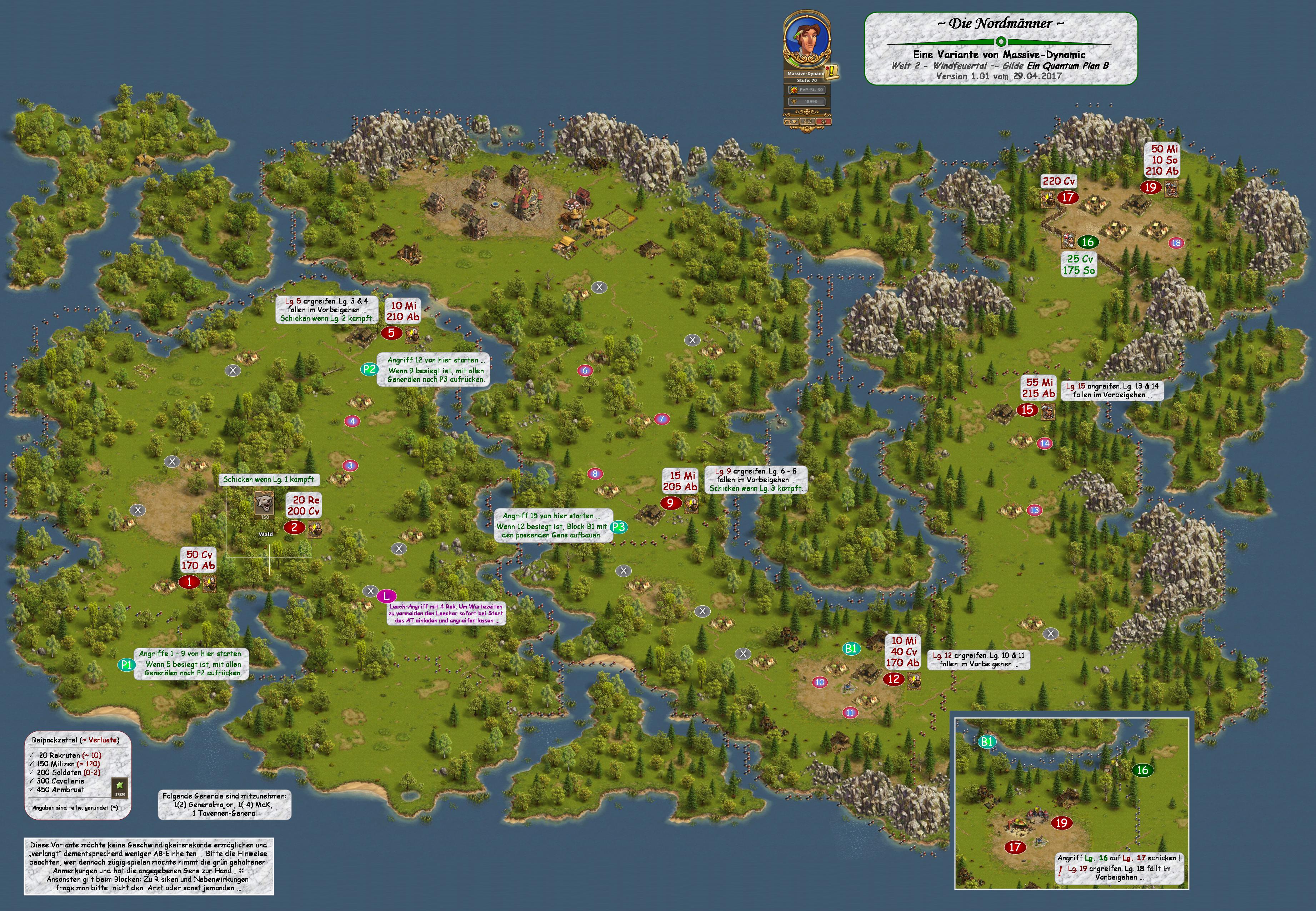Screen dimensions: 1316x911
Task: Select the red camp marker 9
Action: (671, 503)
